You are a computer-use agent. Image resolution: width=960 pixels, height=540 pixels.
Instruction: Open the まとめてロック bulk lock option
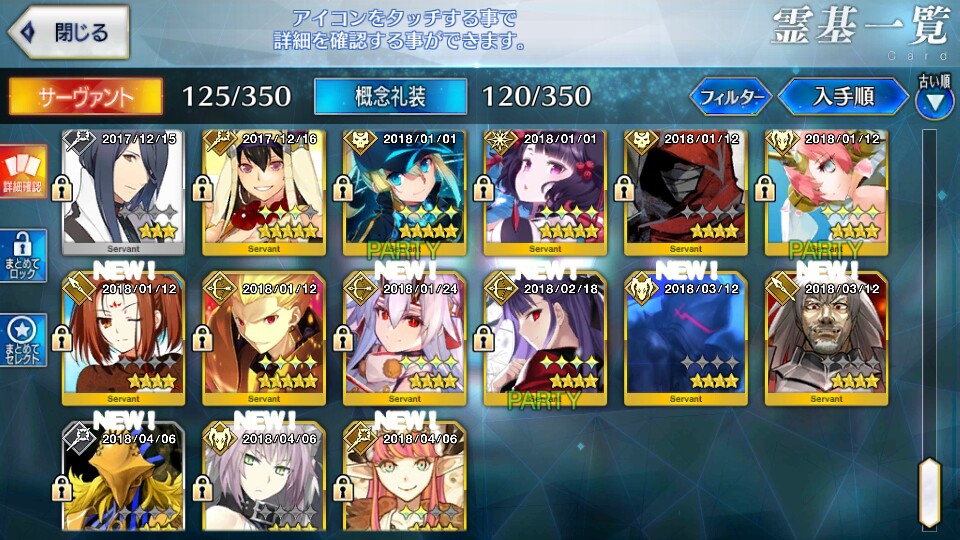pyautogui.click(x=23, y=256)
